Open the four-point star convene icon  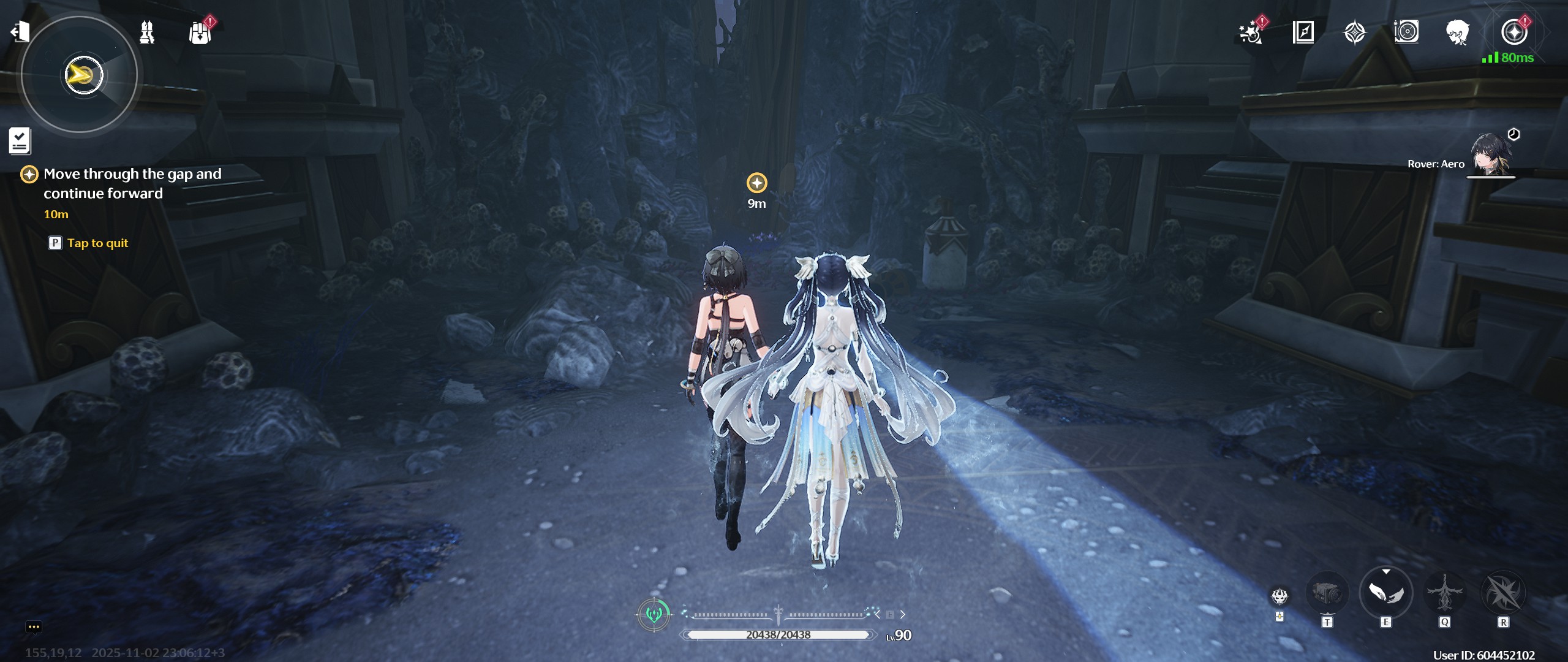pyautogui.click(x=1355, y=32)
